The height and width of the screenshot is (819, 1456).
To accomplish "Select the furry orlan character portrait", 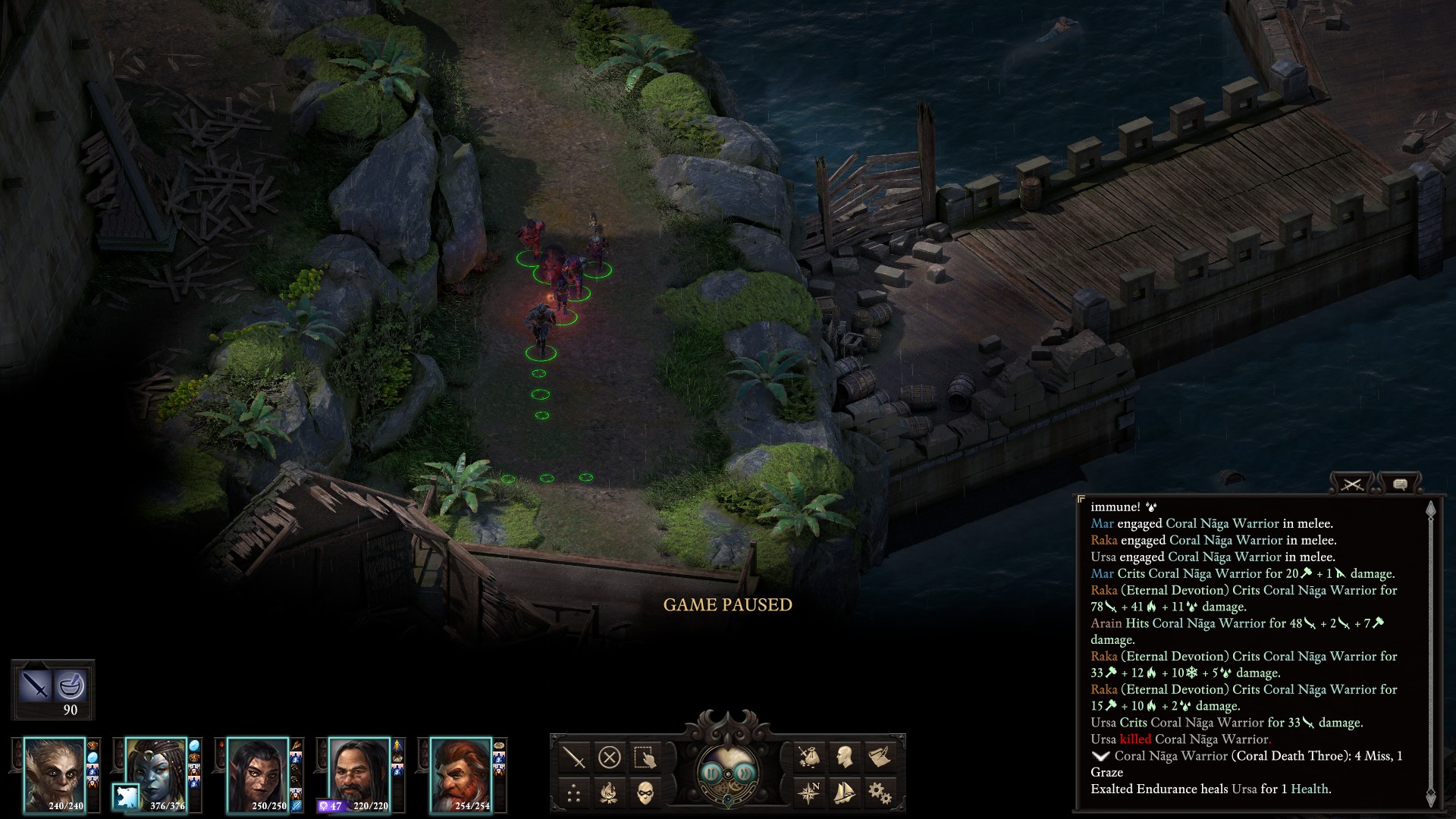I will [54, 773].
